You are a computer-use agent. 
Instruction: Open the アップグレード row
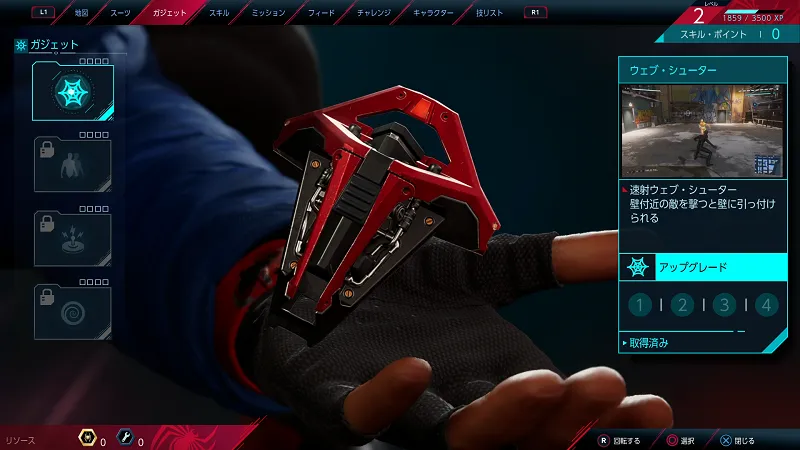[702, 268]
